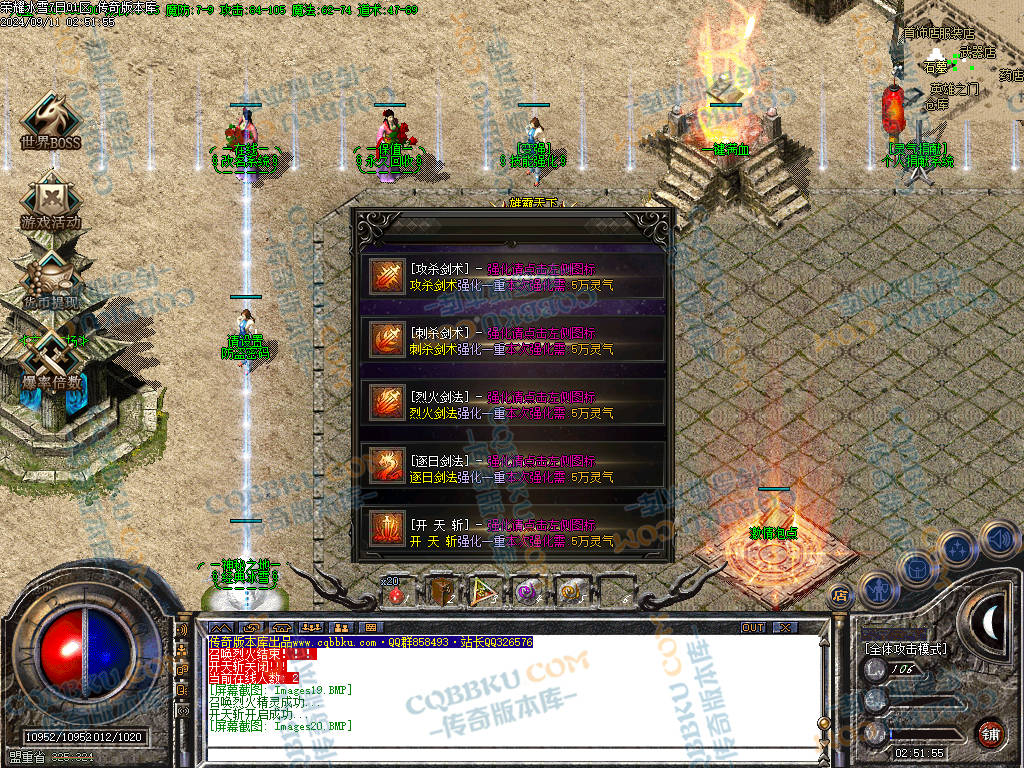Click the OUT button on chat panel

click(752, 627)
